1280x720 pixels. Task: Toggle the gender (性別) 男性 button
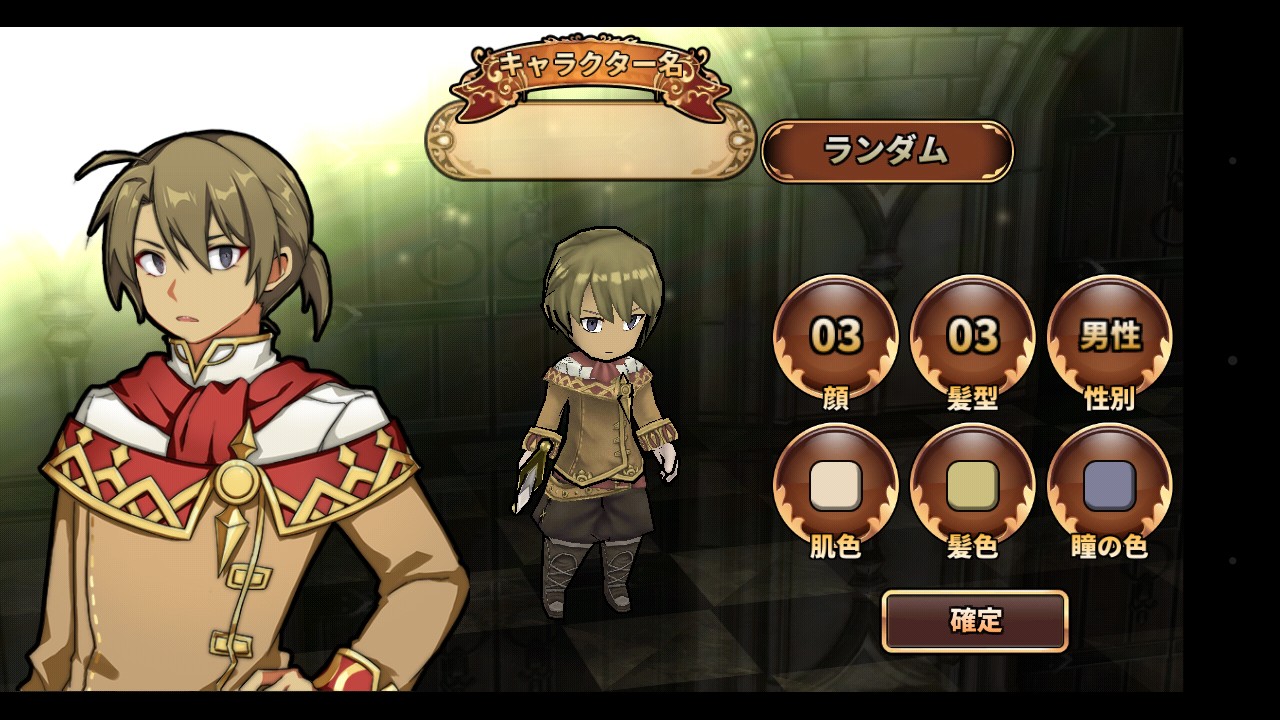pos(1109,336)
